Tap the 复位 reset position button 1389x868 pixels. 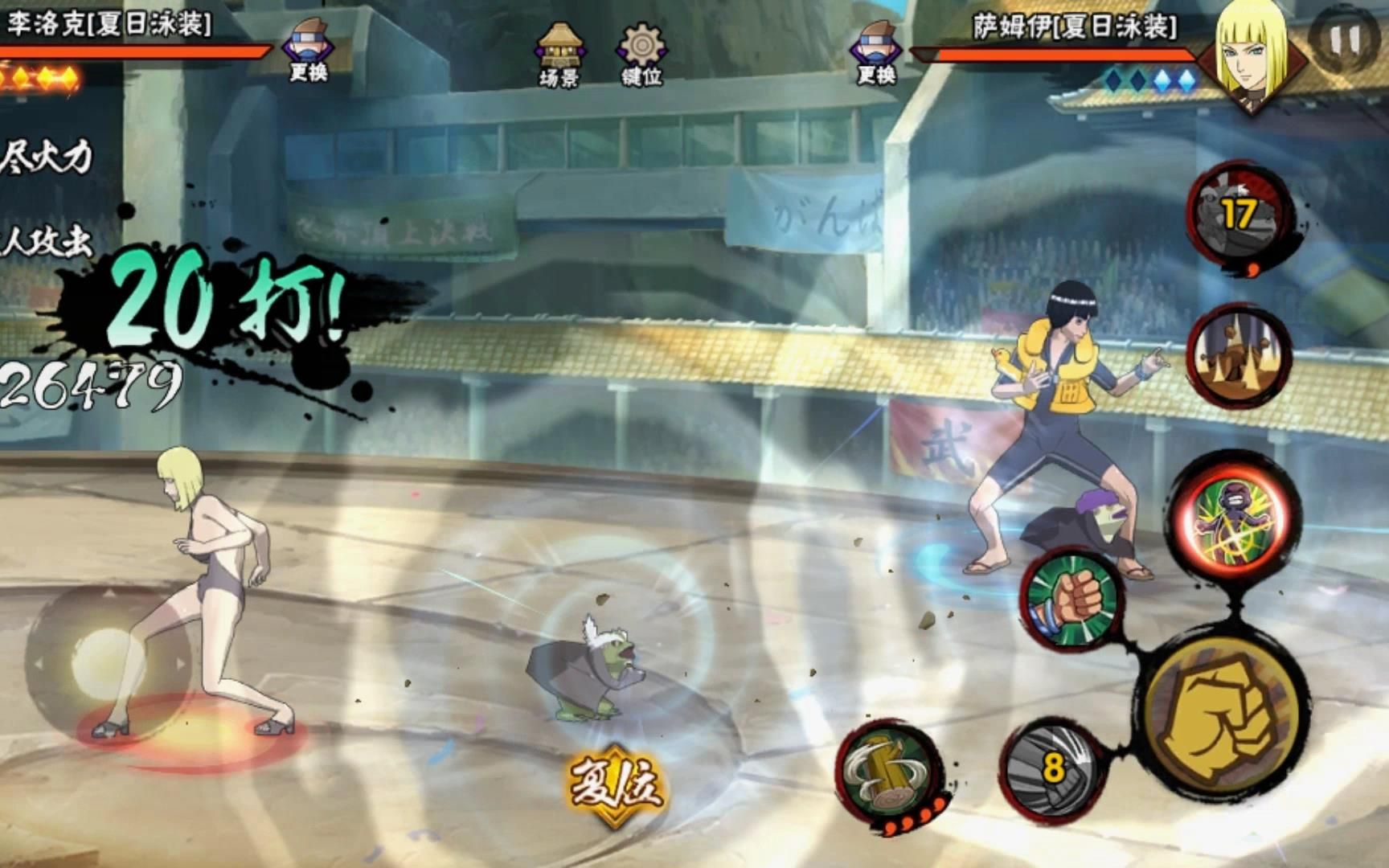click(x=616, y=783)
